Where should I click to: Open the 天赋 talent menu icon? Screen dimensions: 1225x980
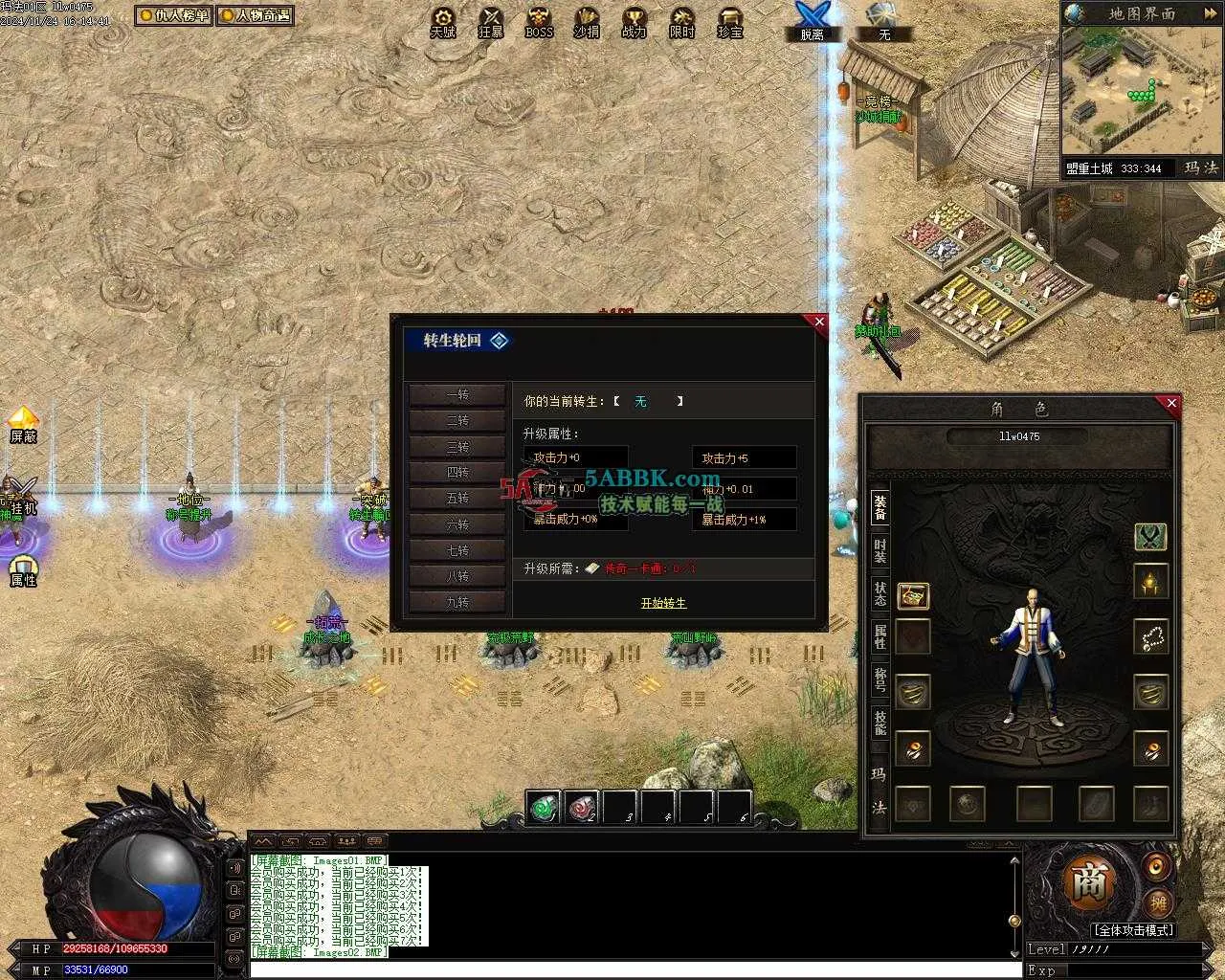click(x=443, y=21)
